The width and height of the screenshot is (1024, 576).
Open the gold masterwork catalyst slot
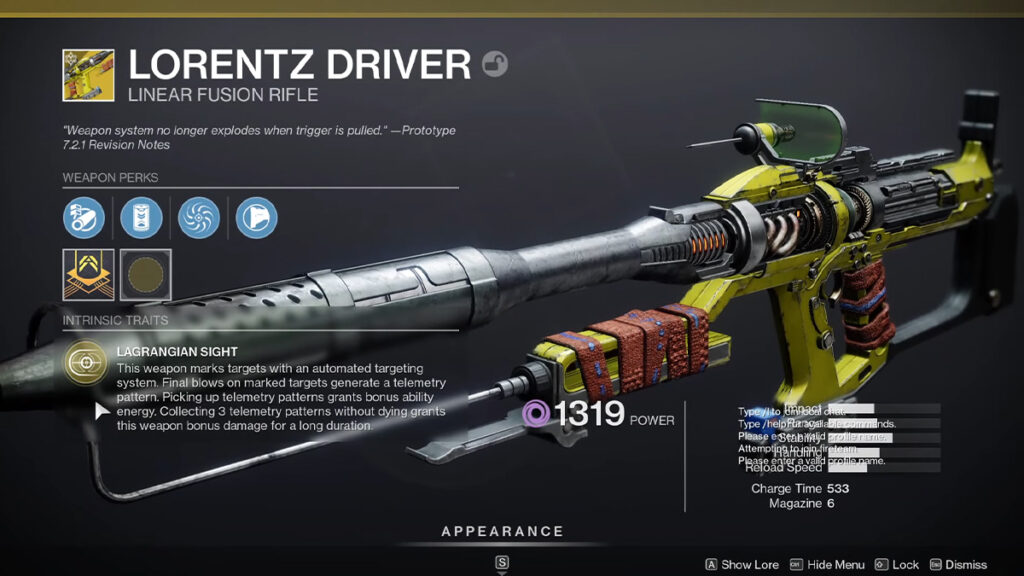click(x=88, y=274)
